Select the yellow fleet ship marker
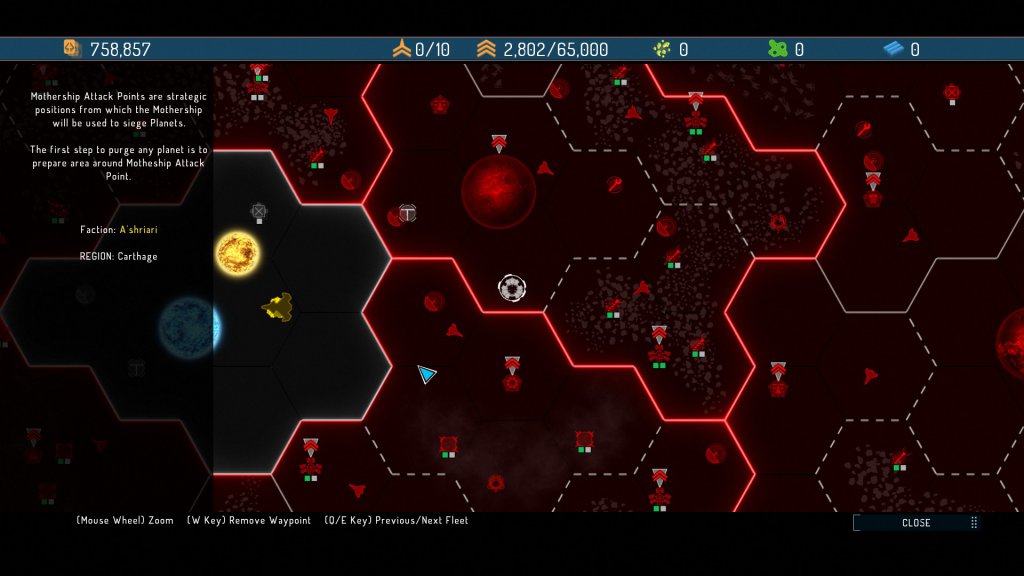This screenshot has height=576, width=1024. pos(277,307)
